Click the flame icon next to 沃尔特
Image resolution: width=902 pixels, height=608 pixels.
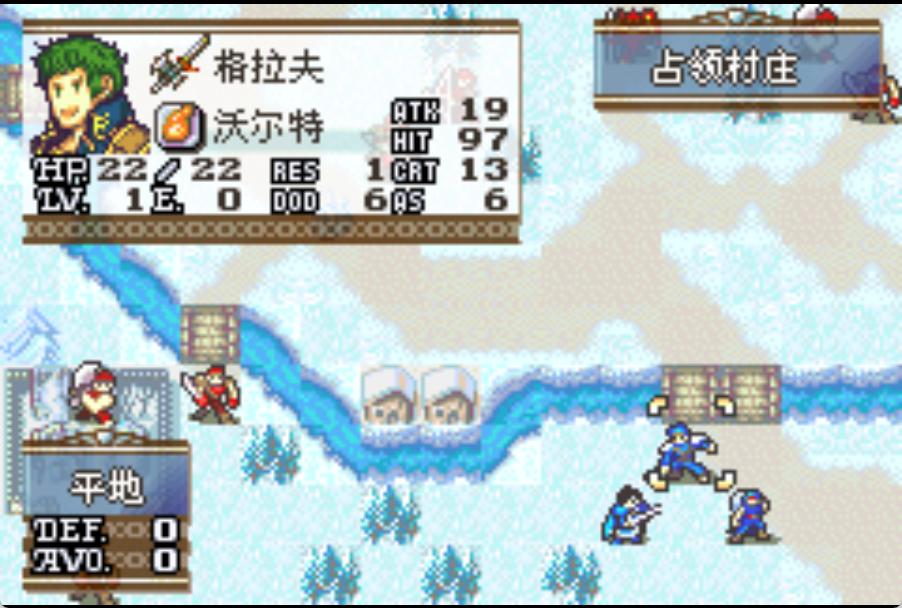(180, 126)
